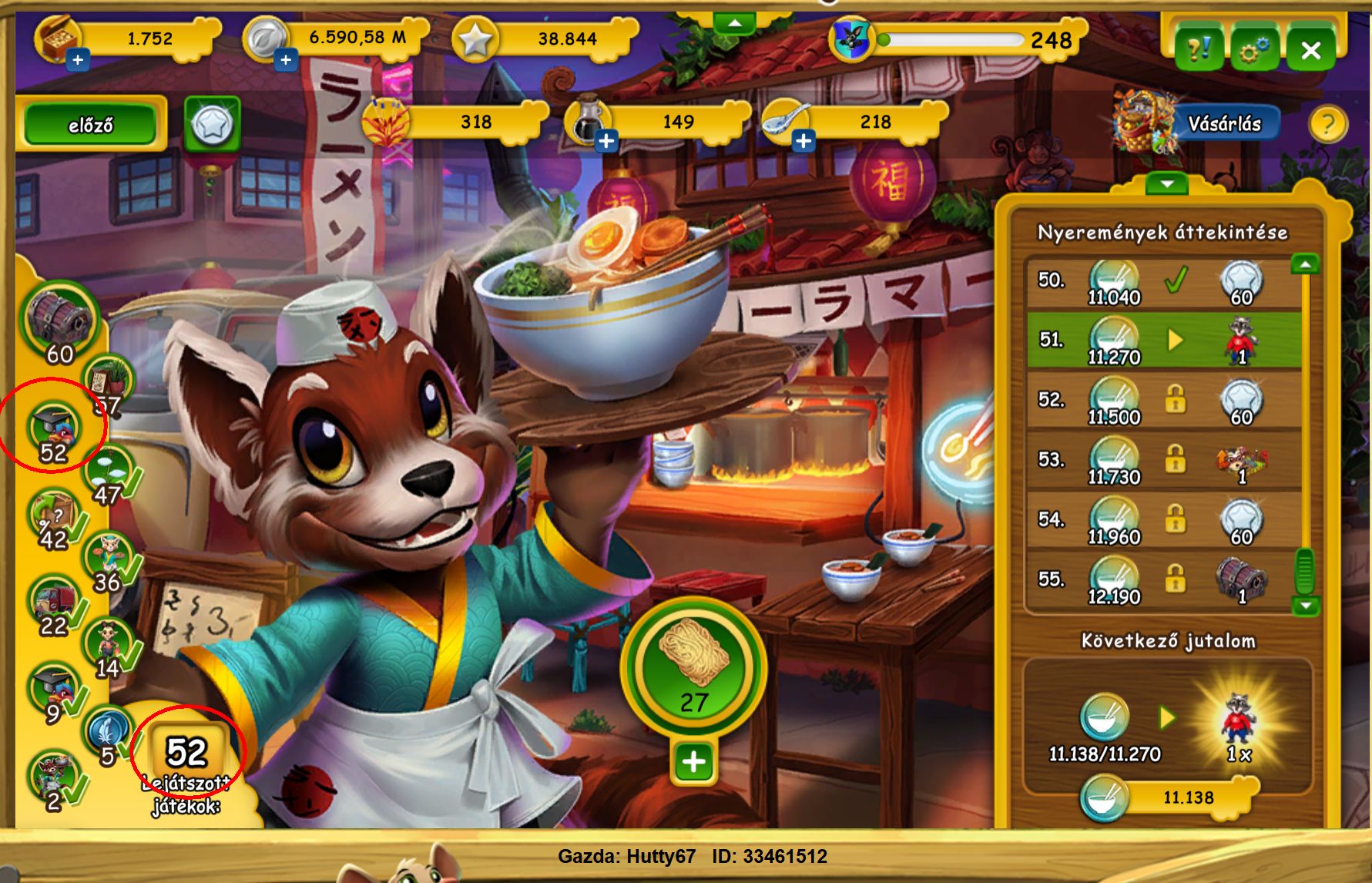Add more noodles with the green plus
Viewport: 1372px width, 883px height.
pyautogui.click(x=693, y=762)
